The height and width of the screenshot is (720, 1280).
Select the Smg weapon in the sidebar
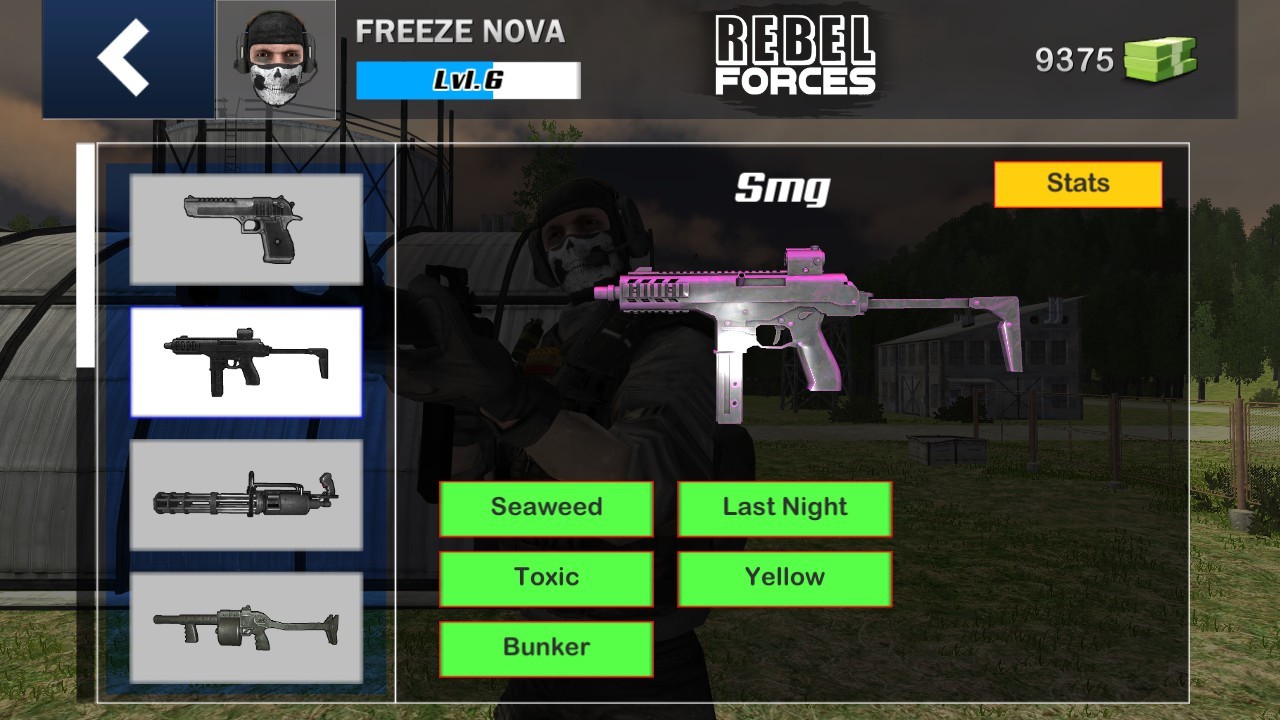pyautogui.click(x=245, y=362)
